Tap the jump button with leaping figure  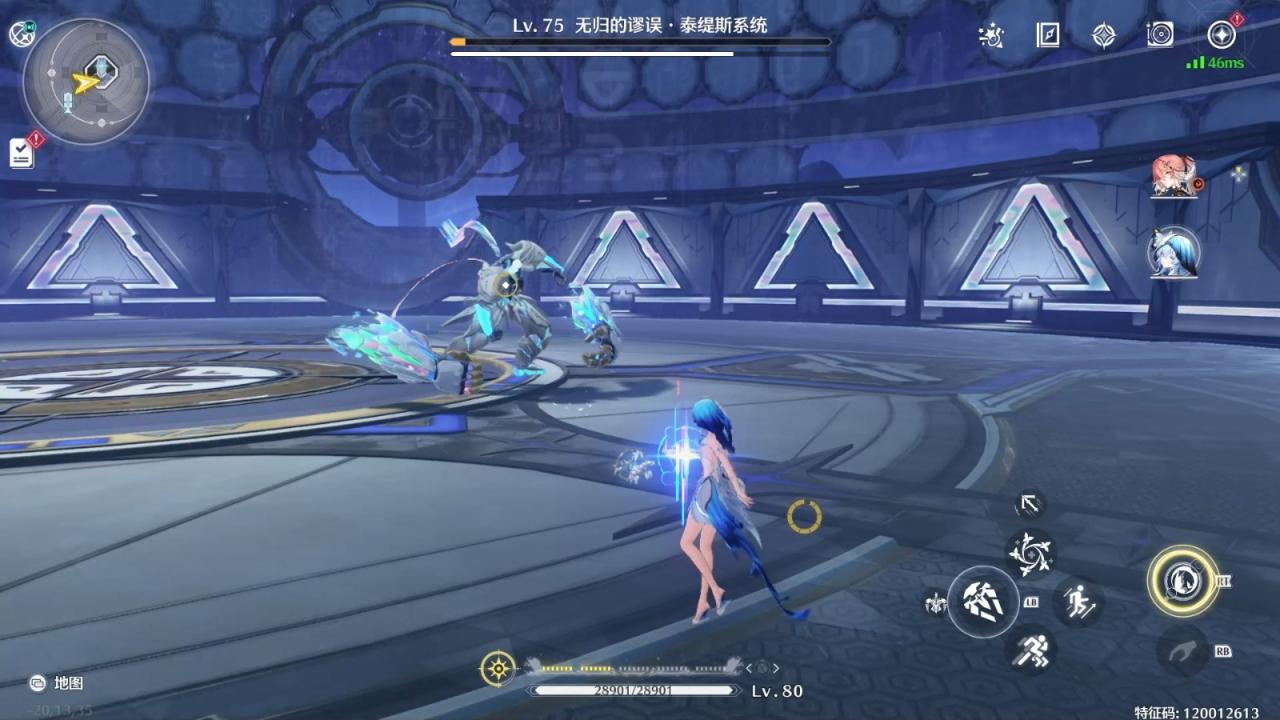pyautogui.click(x=1077, y=601)
